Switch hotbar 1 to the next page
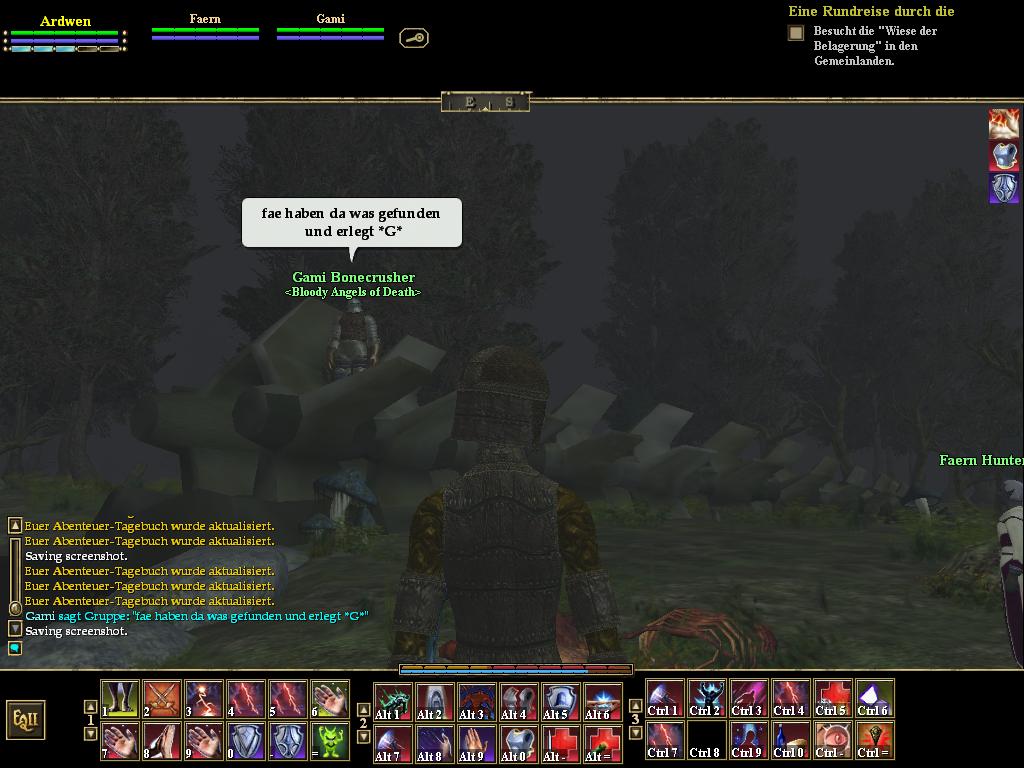This screenshot has width=1024, height=768. pyautogui.click(x=91, y=734)
